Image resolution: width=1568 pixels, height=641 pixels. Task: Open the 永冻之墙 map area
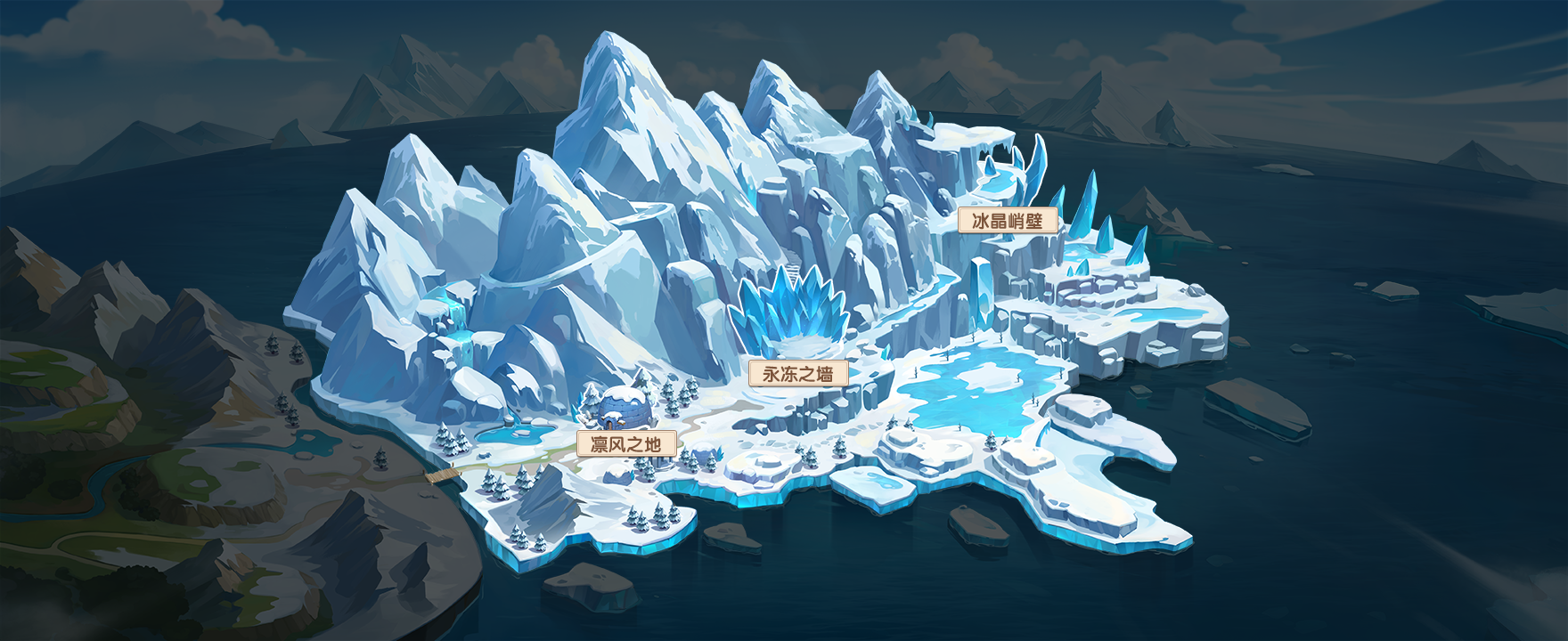(x=798, y=373)
